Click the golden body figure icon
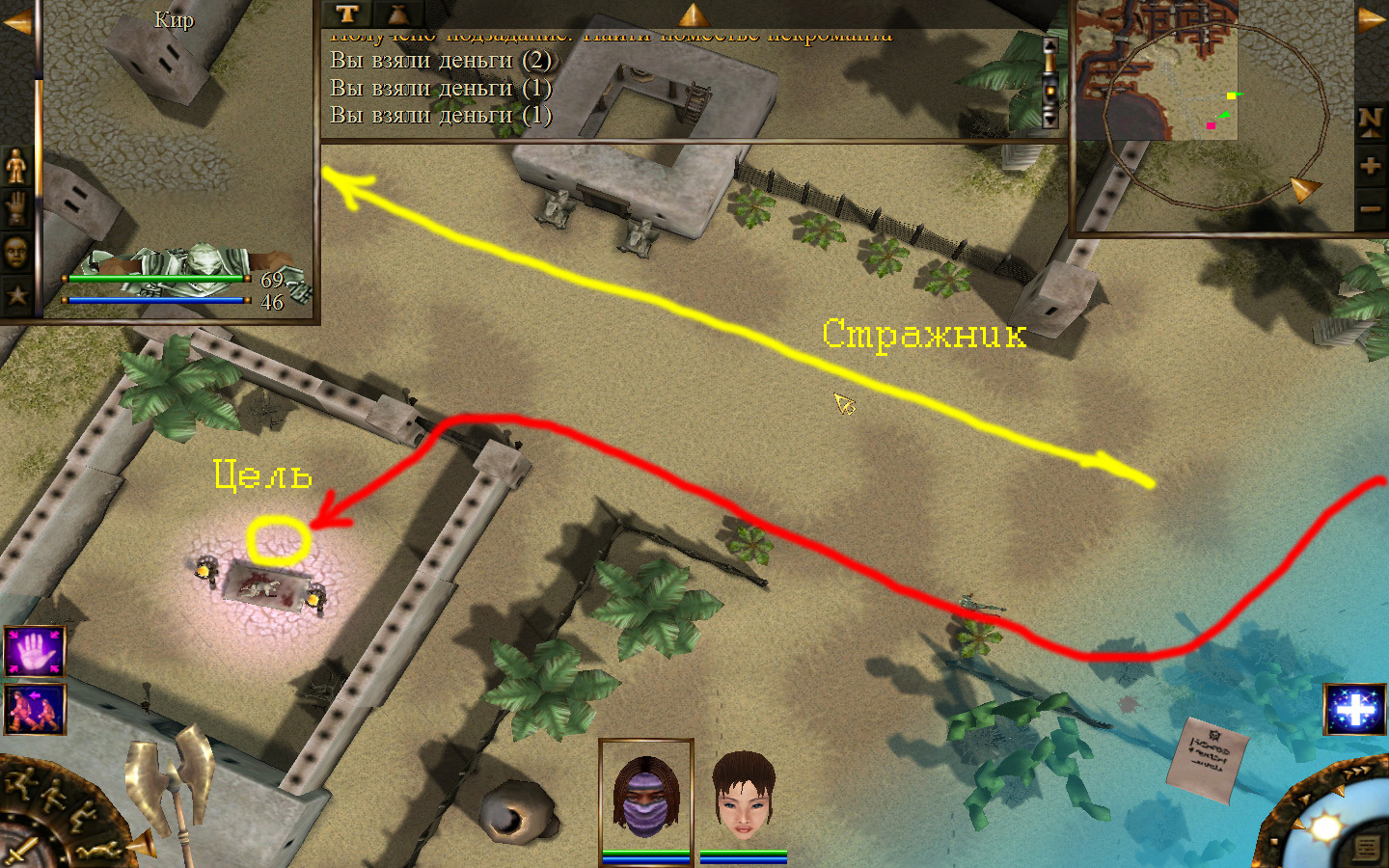The height and width of the screenshot is (868, 1389). 16,166
